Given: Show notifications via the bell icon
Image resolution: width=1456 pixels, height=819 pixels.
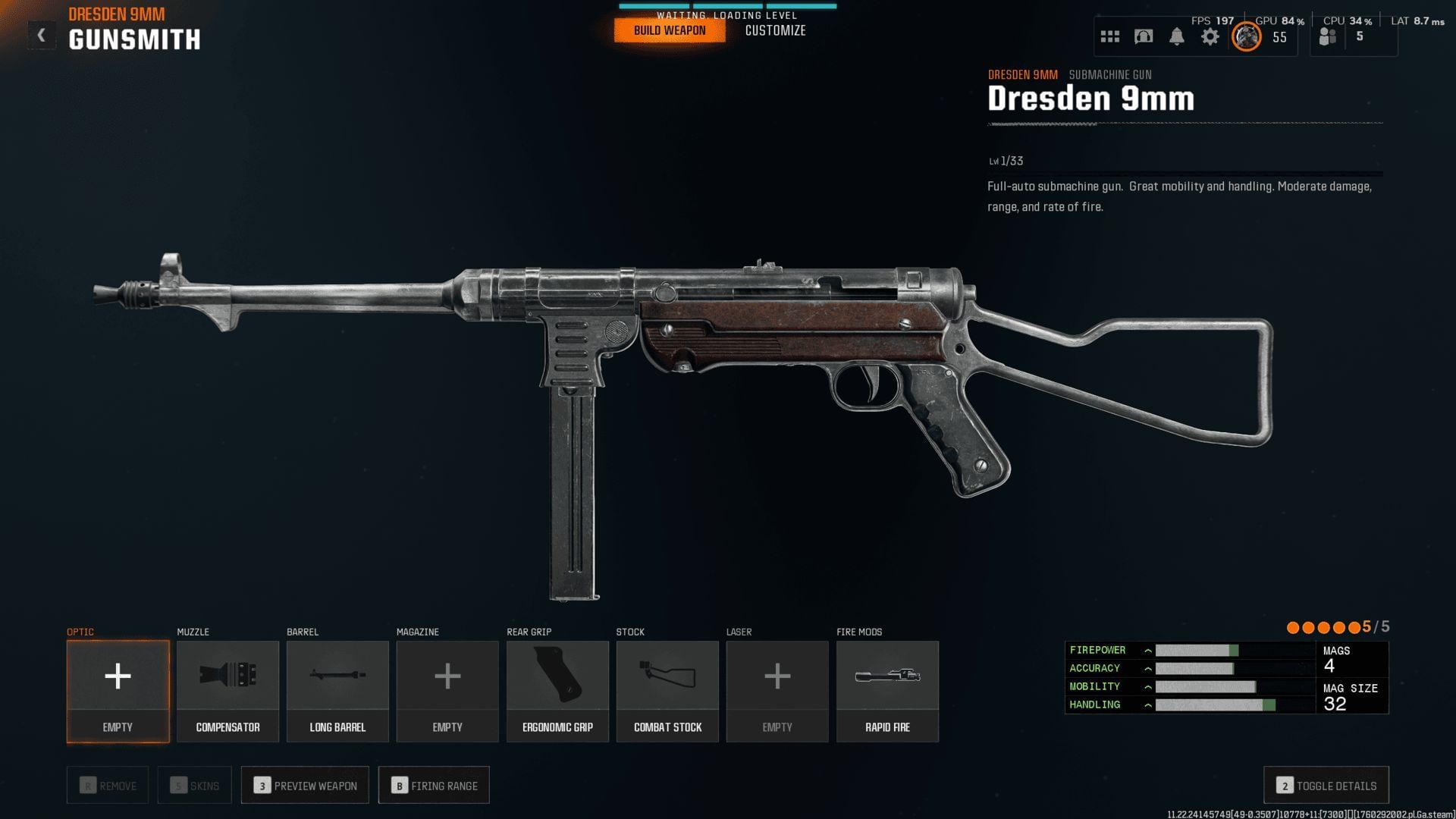Looking at the screenshot, I should (x=1177, y=36).
